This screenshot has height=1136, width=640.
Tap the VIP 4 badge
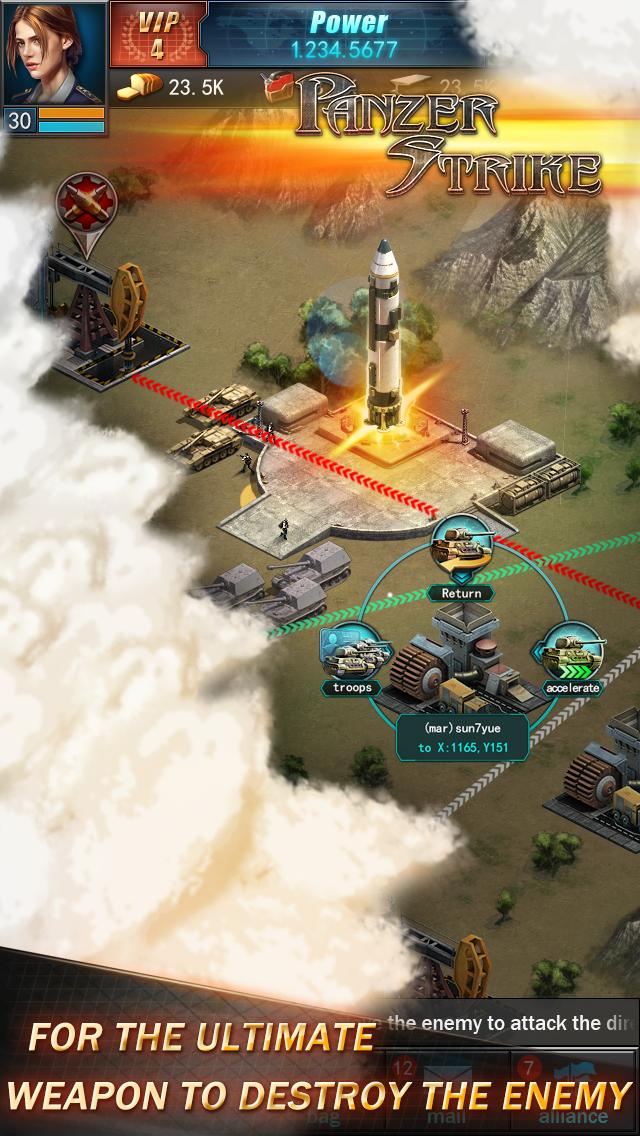tap(156, 35)
